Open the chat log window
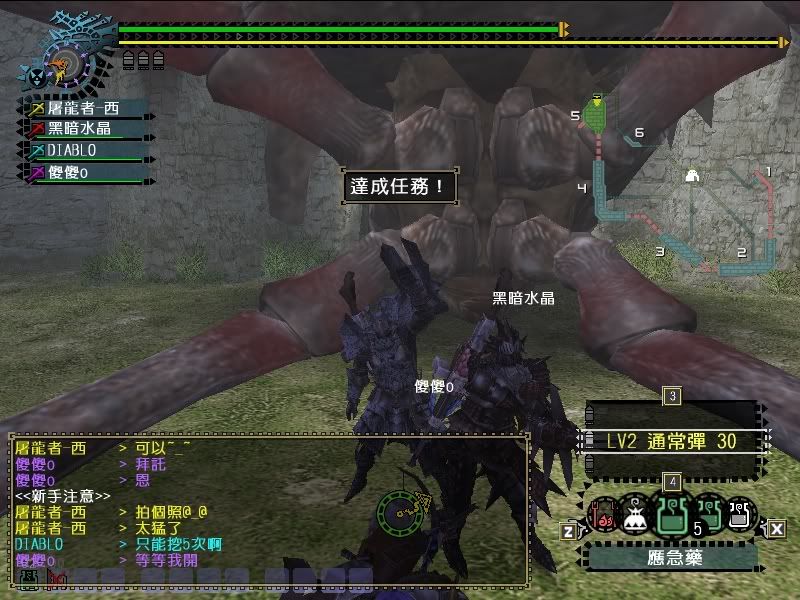 [x=268, y=507]
